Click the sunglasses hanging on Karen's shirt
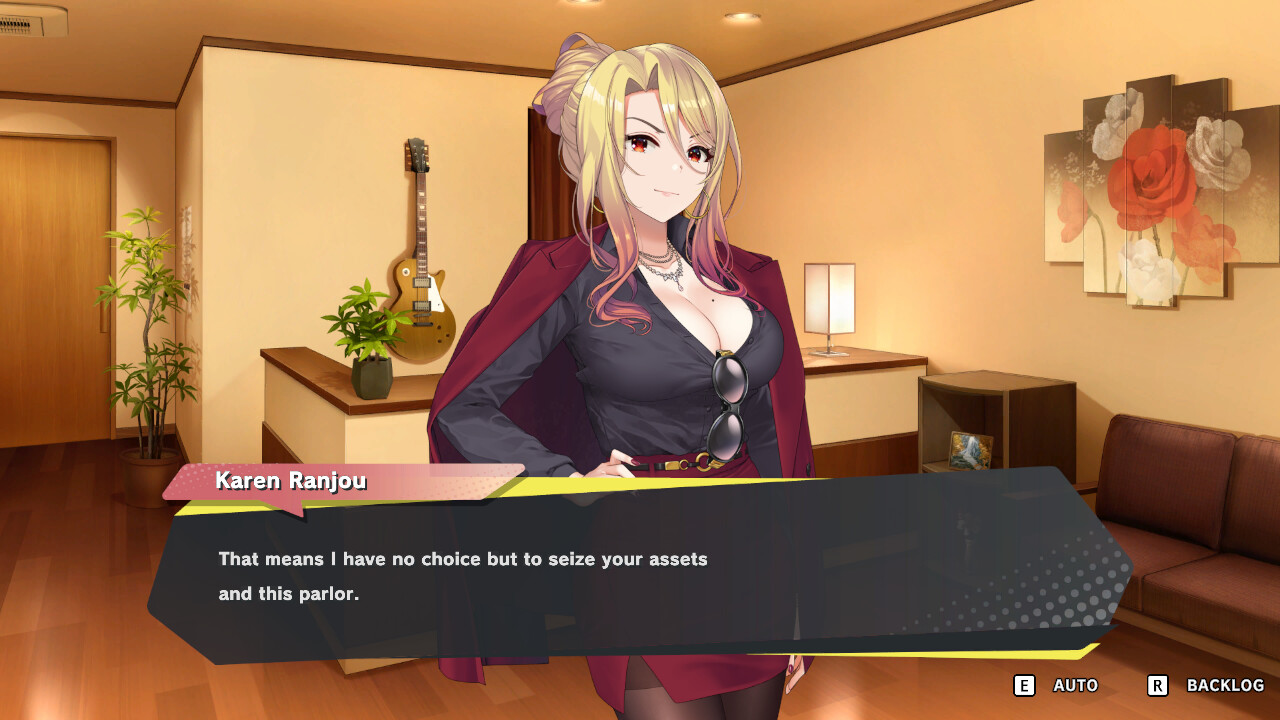1280x720 pixels. [x=727, y=402]
